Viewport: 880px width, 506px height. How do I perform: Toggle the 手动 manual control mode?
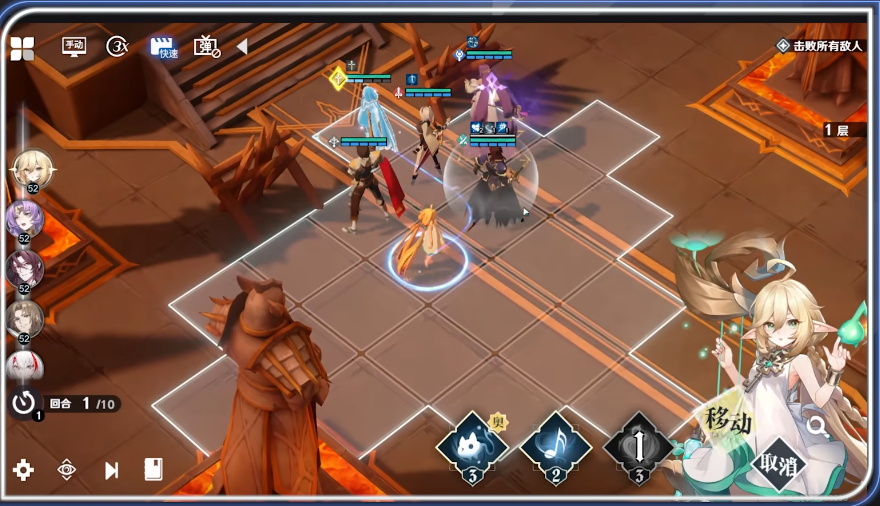point(74,46)
